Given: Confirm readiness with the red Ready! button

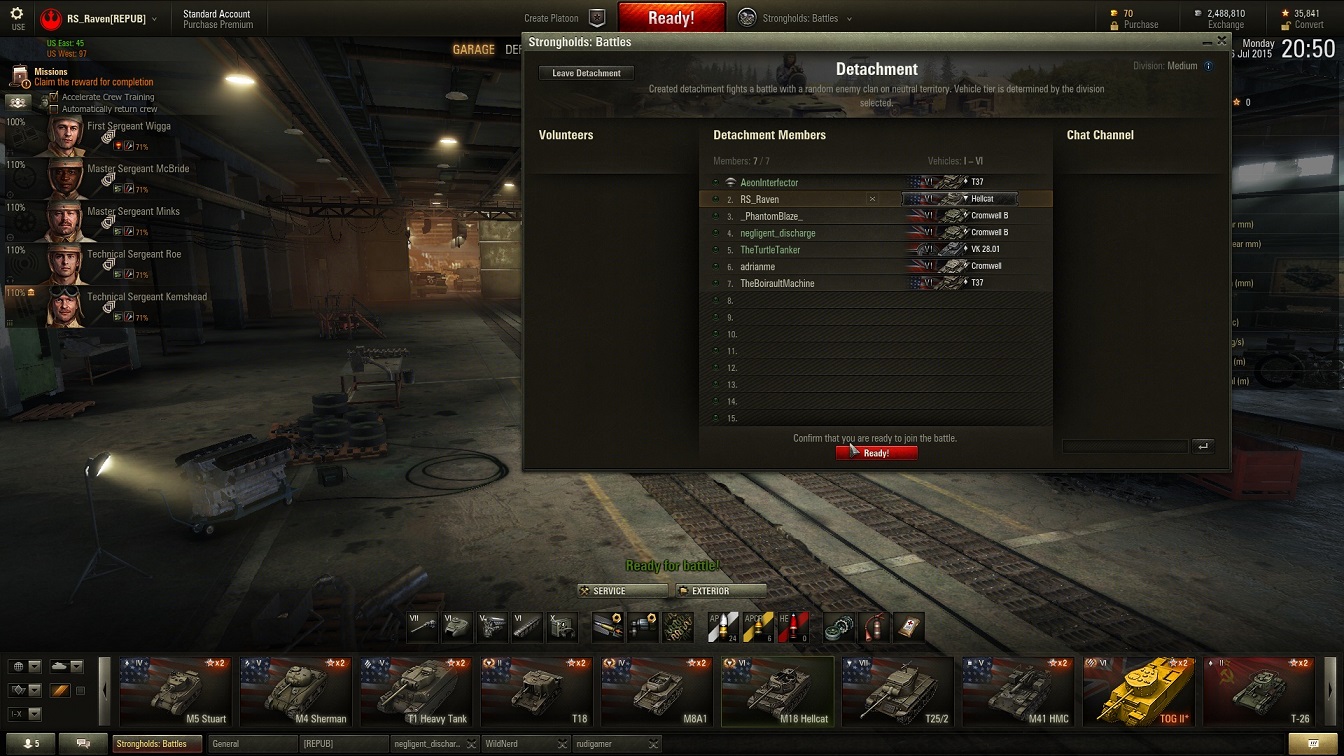Looking at the screenshot, I should [x=876, y=453].
